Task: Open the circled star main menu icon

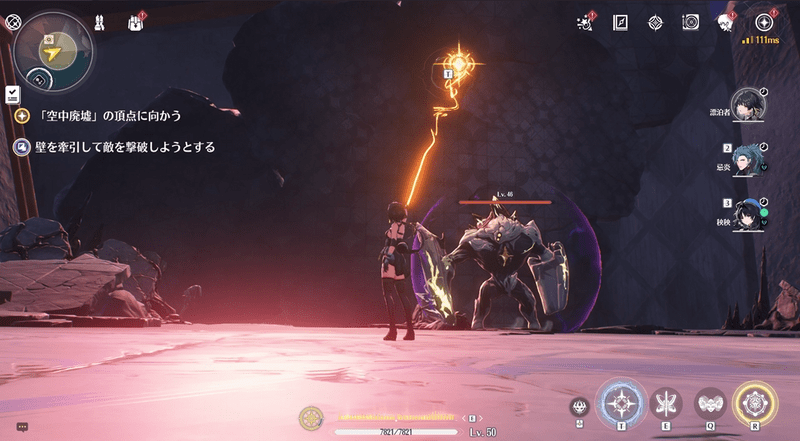Action: coord(765,21)
